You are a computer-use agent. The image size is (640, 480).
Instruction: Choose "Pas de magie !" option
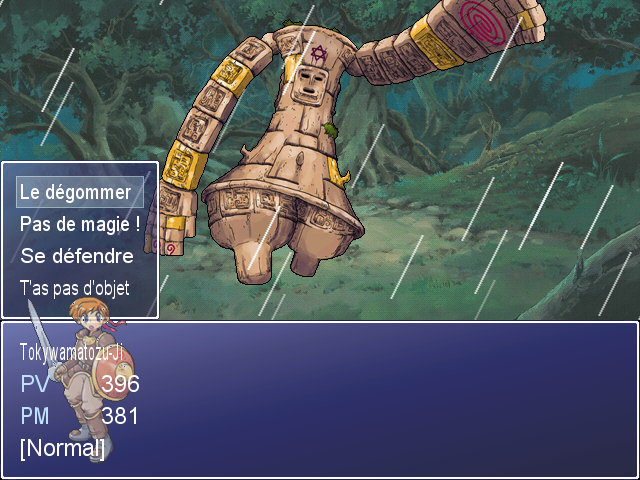coord(80,224)
